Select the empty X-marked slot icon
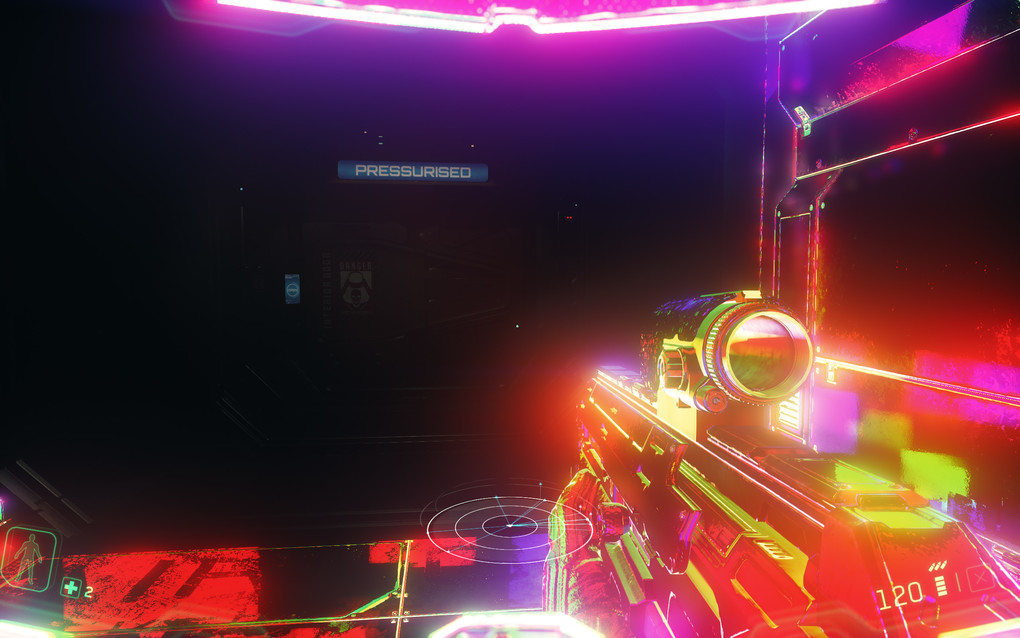This screenshot has height=638, width=1020. pyautogui.click(x=980, y=578)
